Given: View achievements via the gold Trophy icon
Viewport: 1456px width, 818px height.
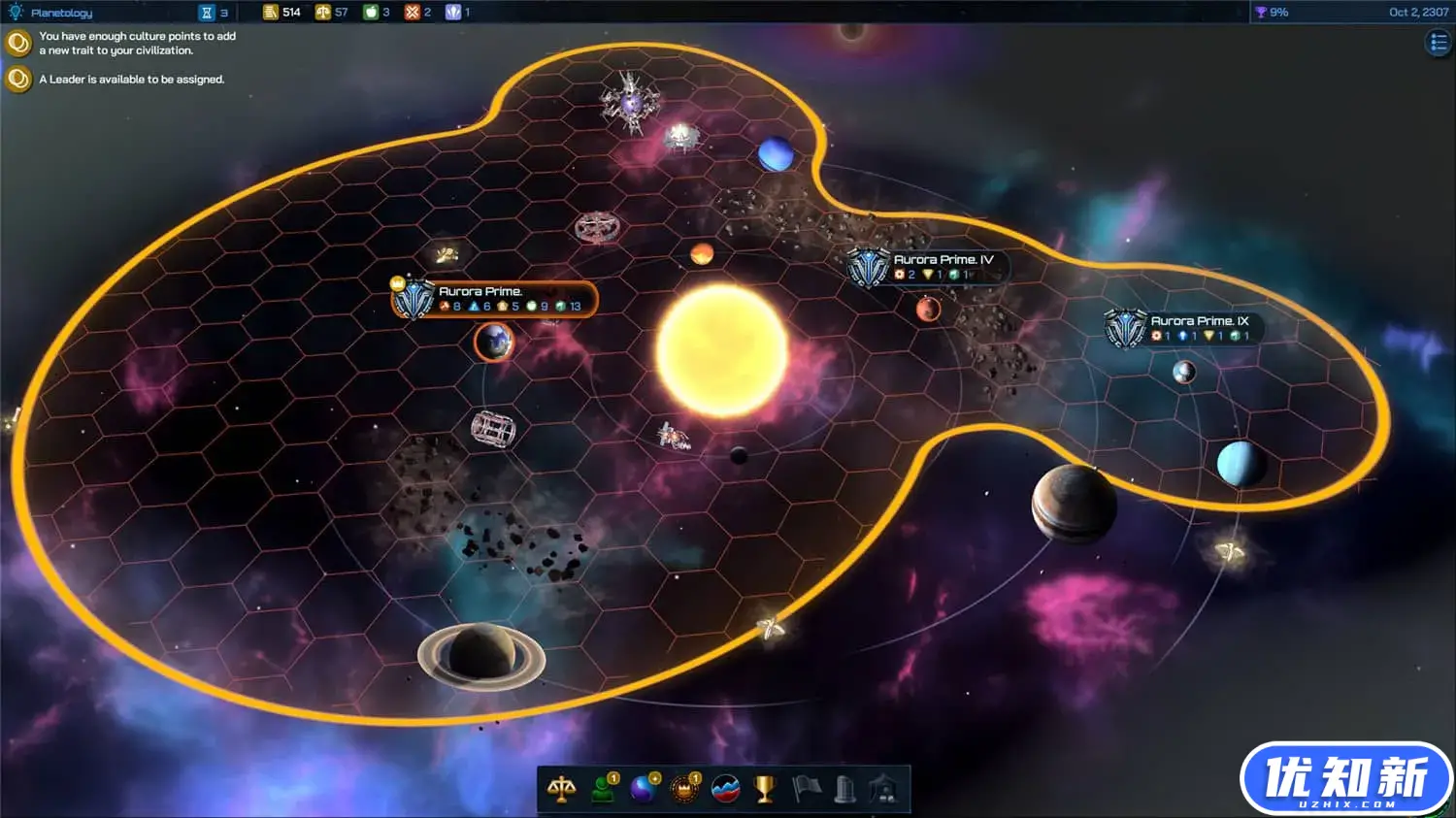Looking at the screenshot, I should coord(764,788).
